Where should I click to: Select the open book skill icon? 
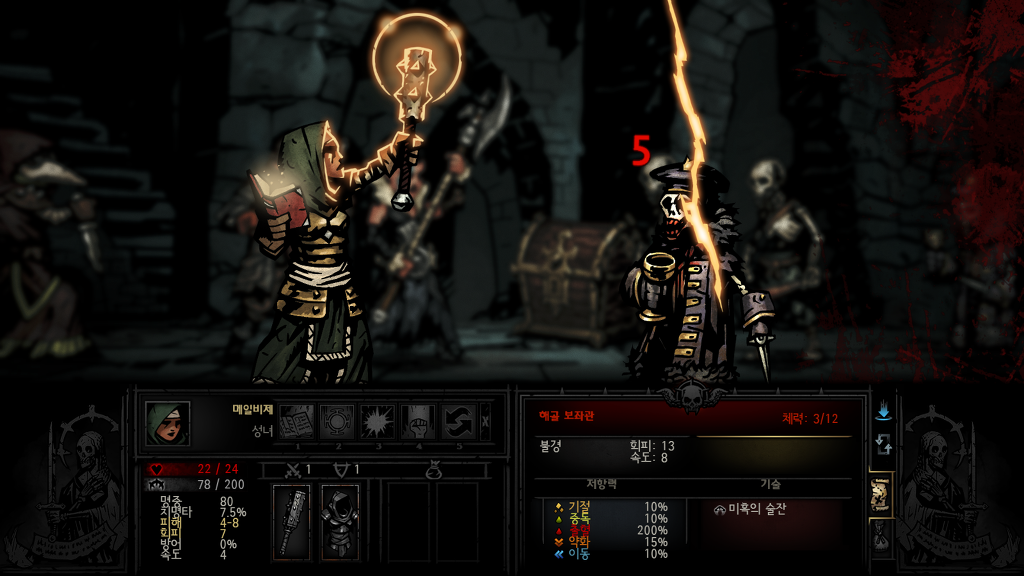(295, 421)
